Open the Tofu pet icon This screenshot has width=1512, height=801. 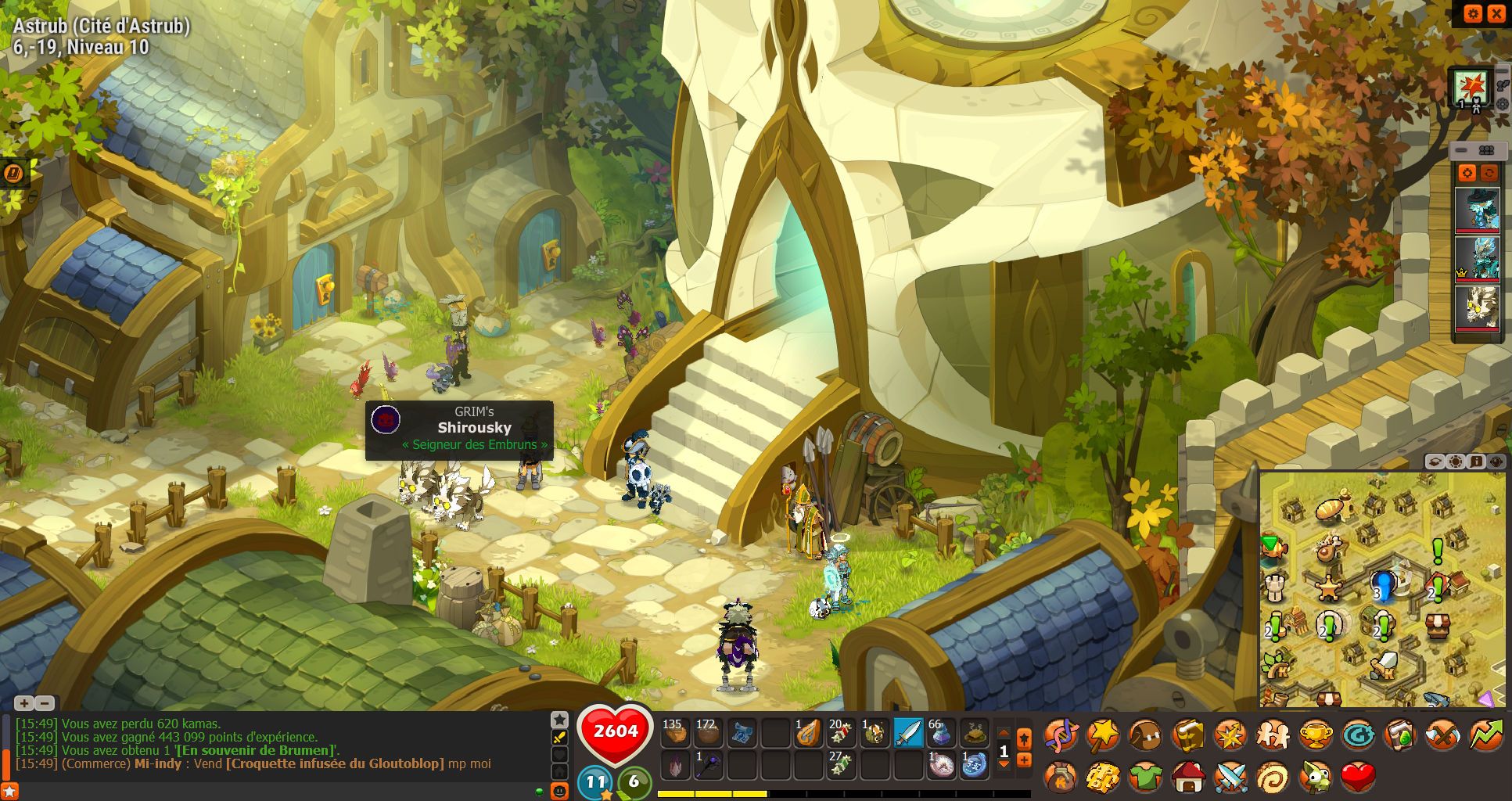tap(1316, 777)
